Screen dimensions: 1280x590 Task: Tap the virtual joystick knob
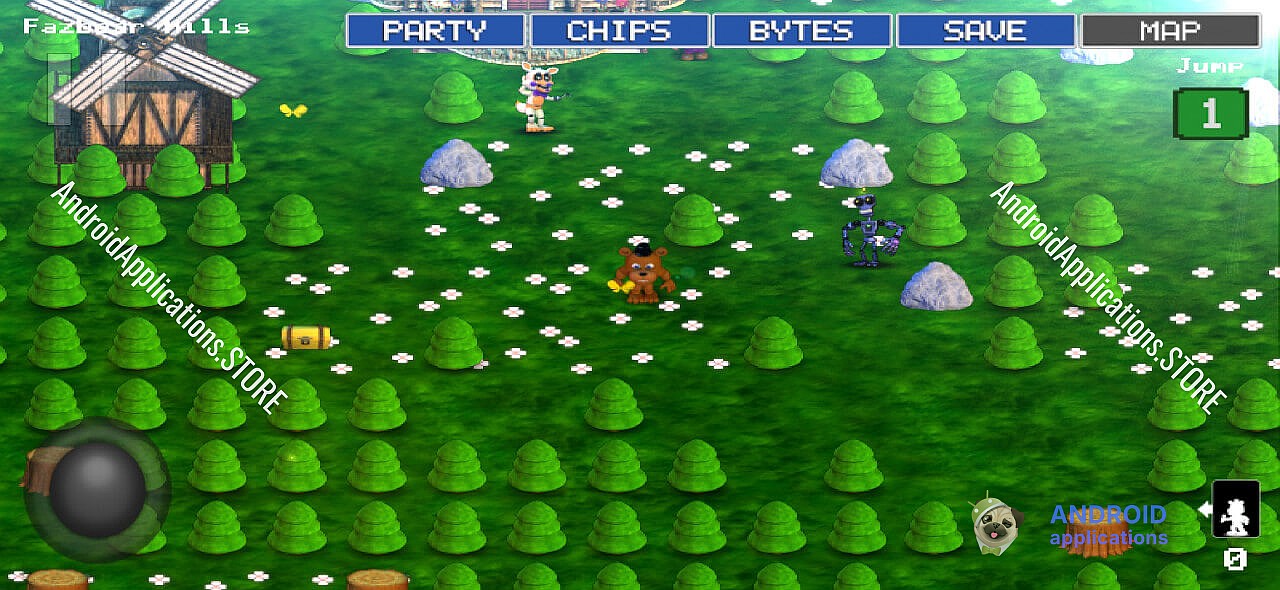pos(97,489)
